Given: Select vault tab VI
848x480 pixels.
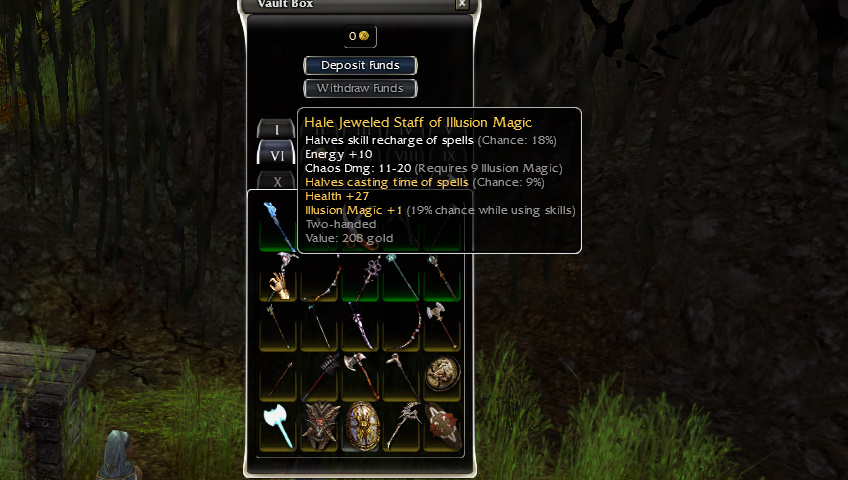Looking at the screenshot, I should (277, 155).
